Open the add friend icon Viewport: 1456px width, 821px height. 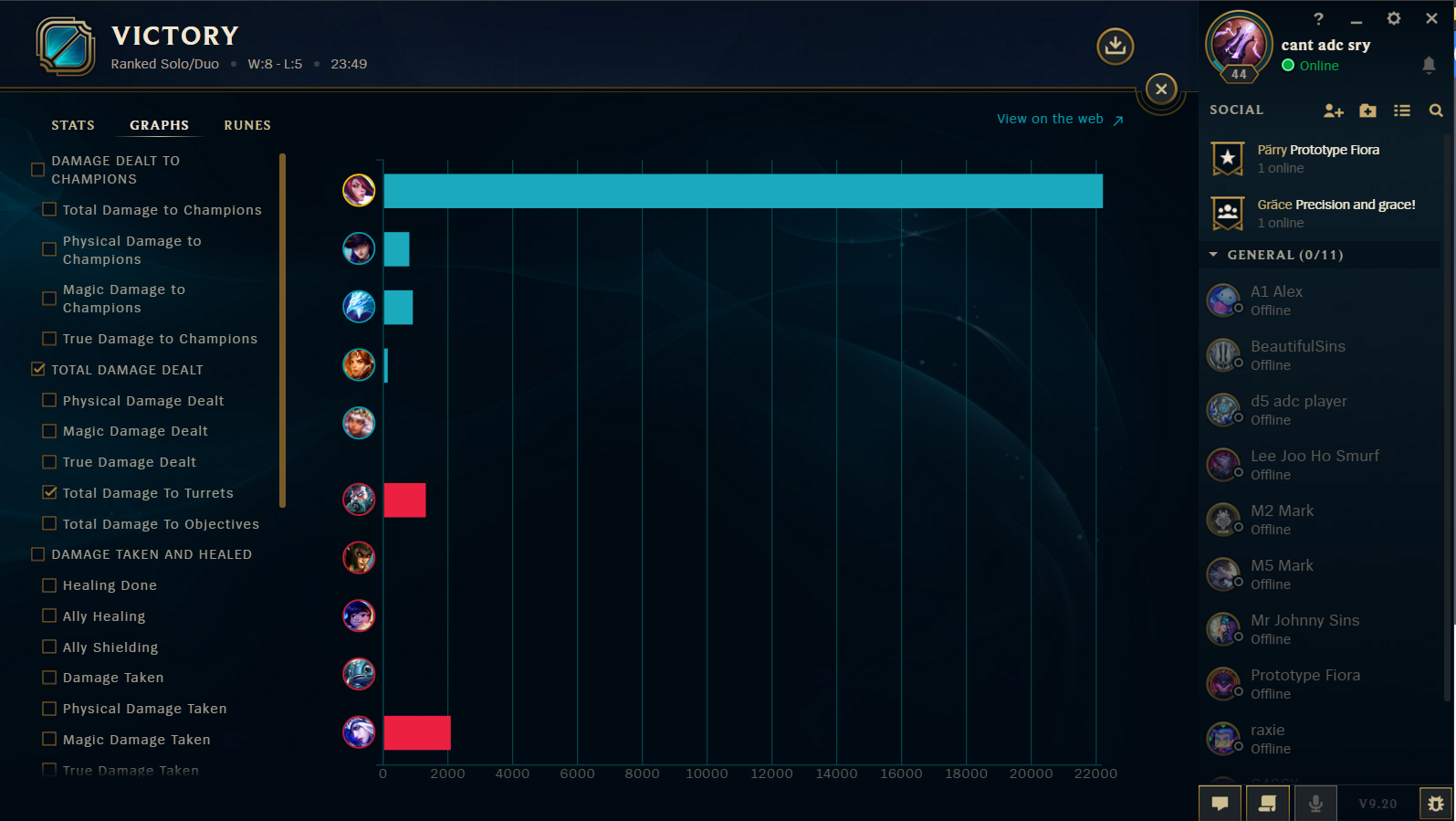(x=1334, y=111)
